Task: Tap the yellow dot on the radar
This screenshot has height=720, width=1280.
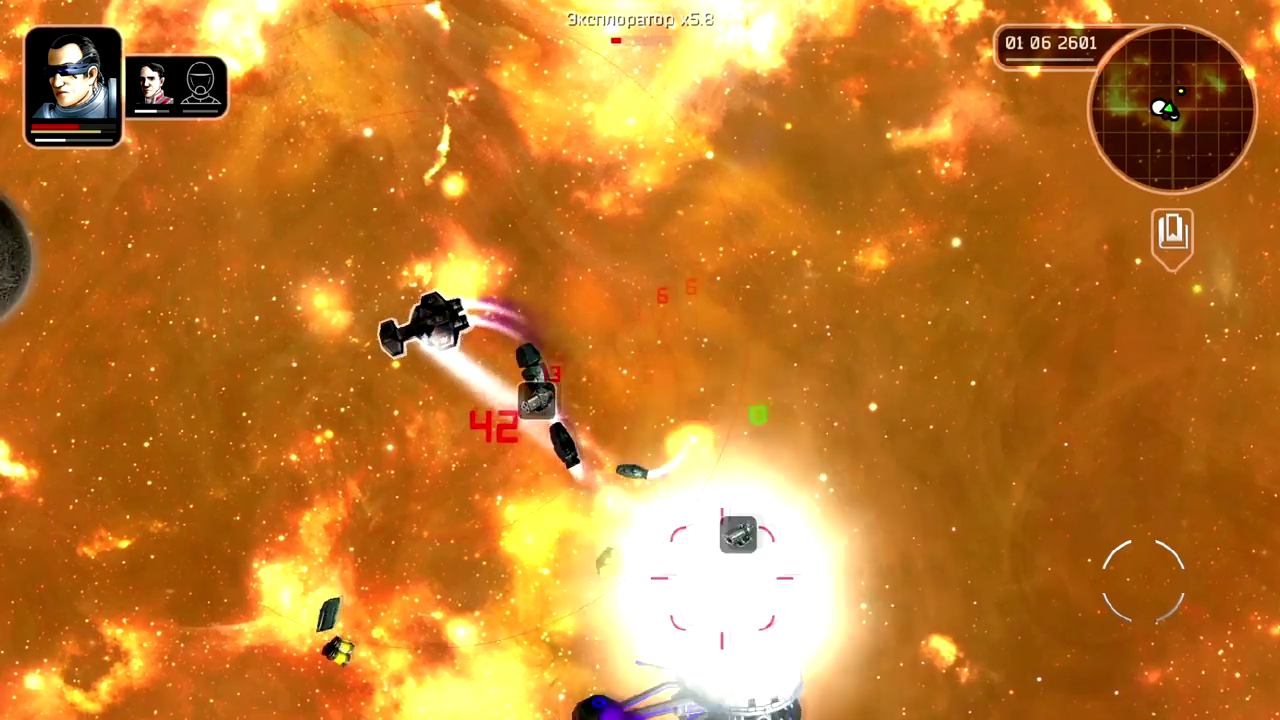Action: click(1181, 92)
